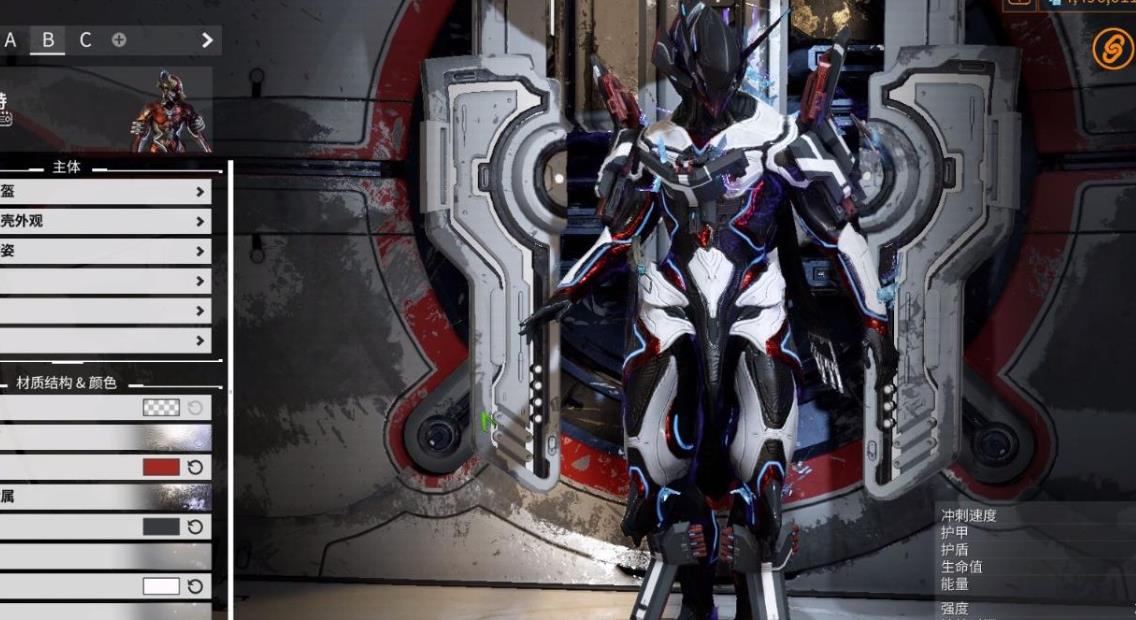Reset the white color to default
The height and width of the screenshot is (620, 1136).
[x=196, y=586]
